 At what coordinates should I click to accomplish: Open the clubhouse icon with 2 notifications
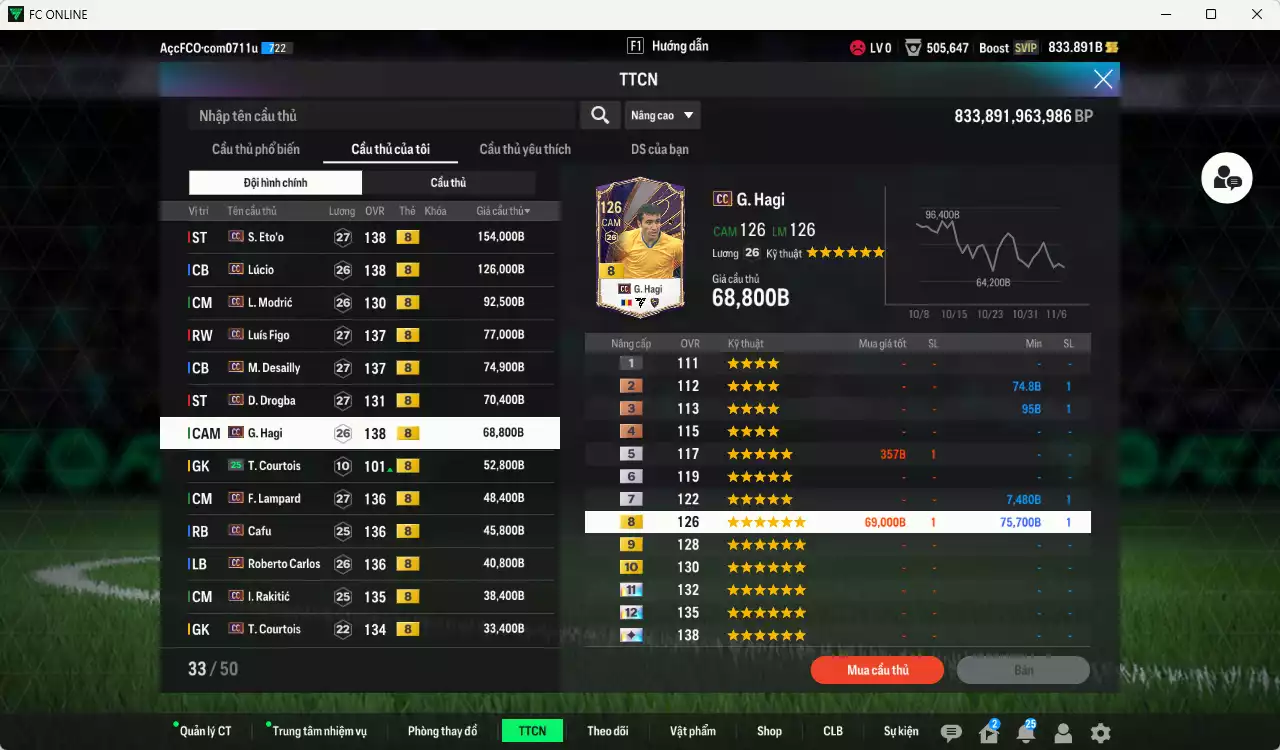tap(987, 731)
